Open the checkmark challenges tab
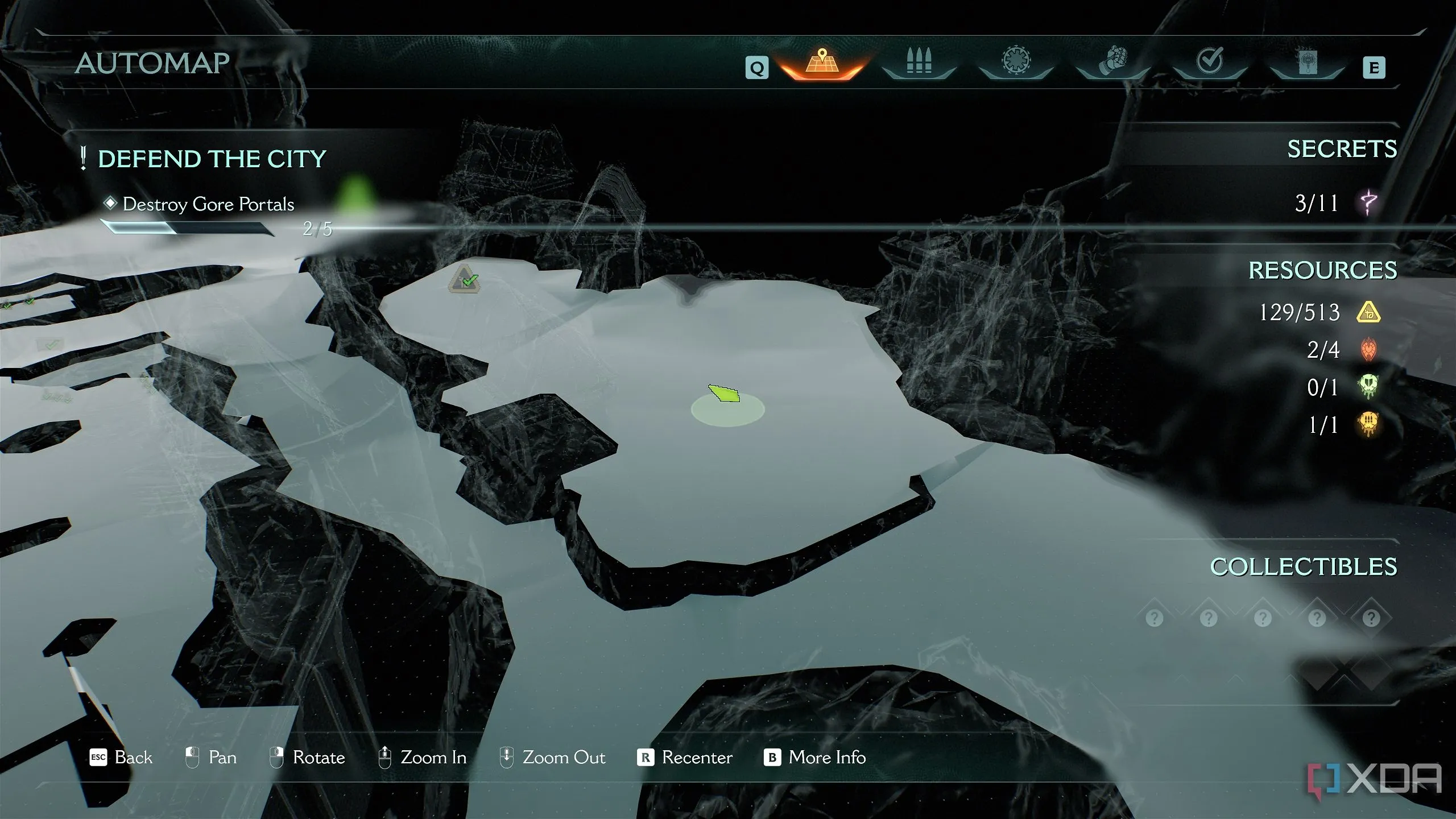The image size is (1456, 819). (x=1210, y=60)
